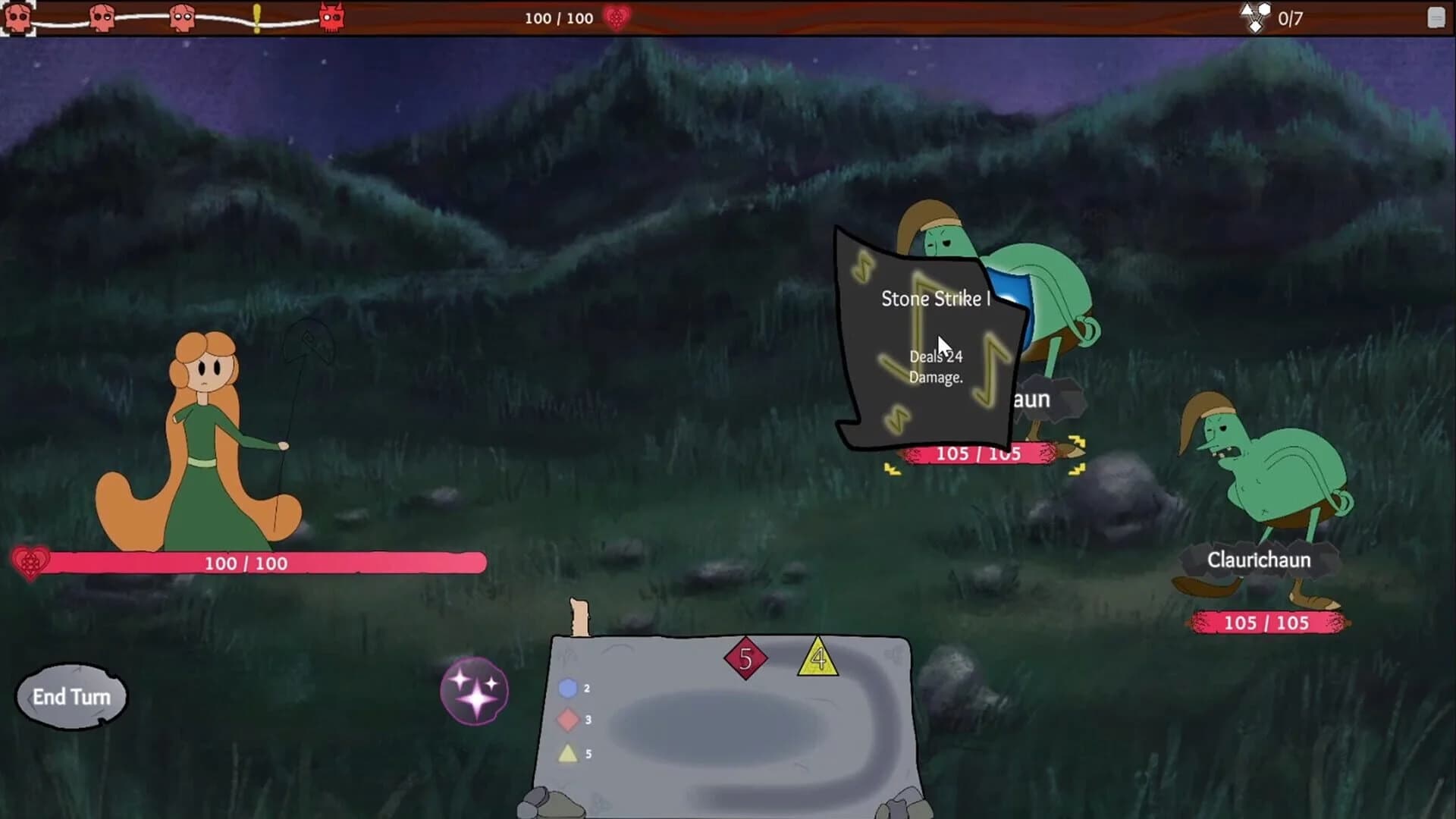Click the stone dice tray surface

point(728,728)
